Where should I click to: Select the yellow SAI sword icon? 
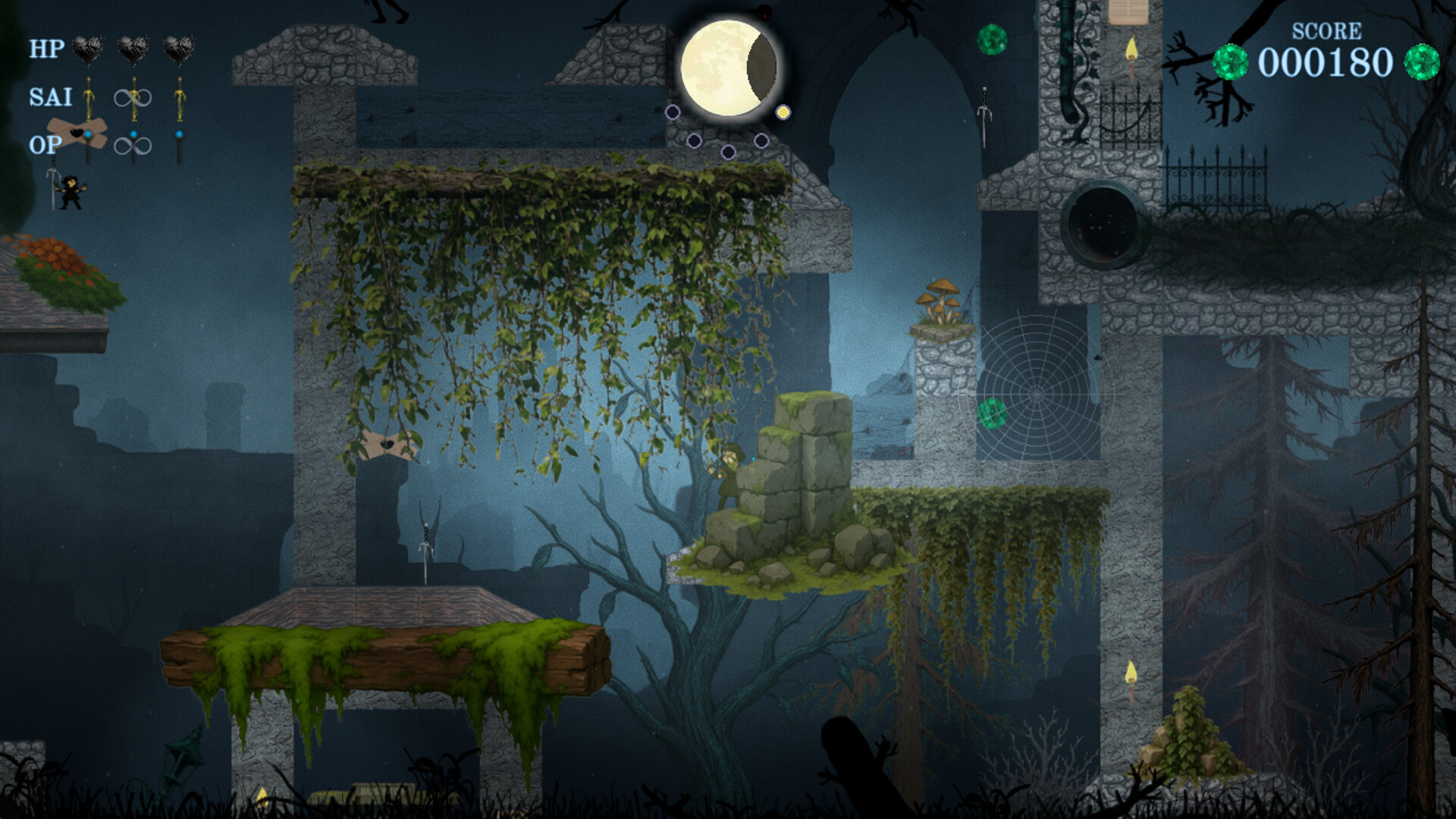pos(89,99)
